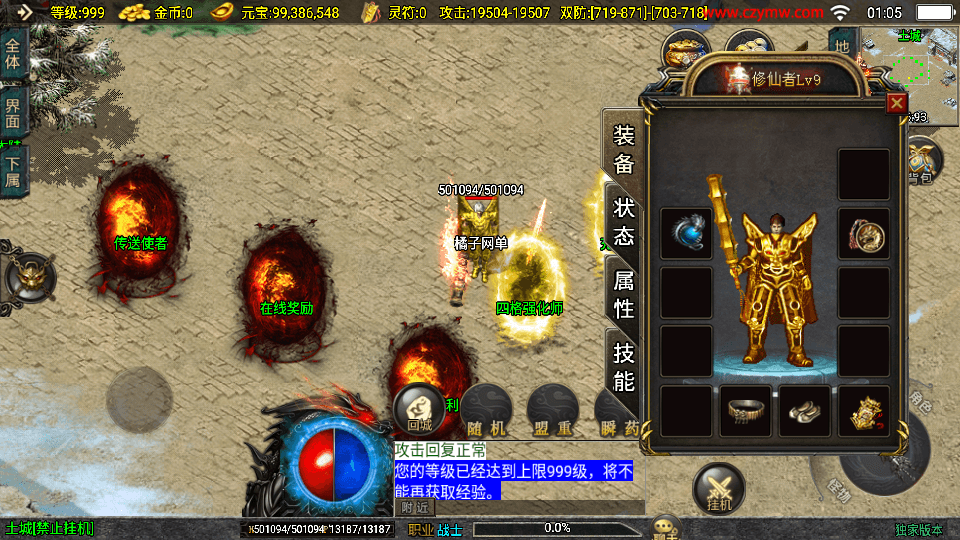Use the 盟重 teleport button
Image resolution: width=960 pixels, height=540 pixels.
(x=552, y=410)
